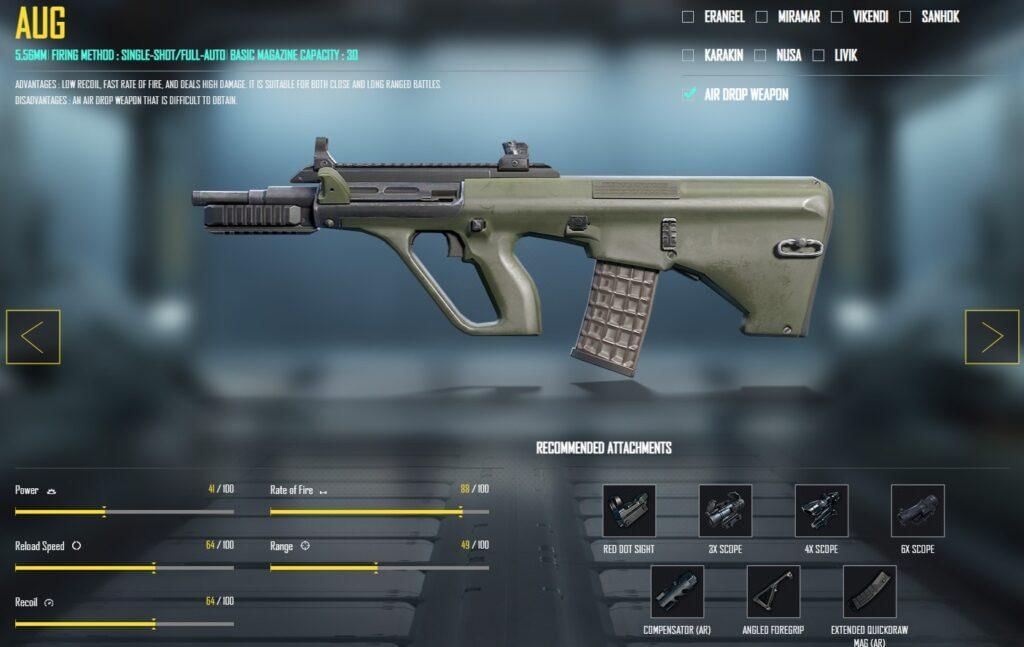Image resolution: width=1024 pixels, height=647 pixels.
Task: Select the Red Dot Sight attachment
Action: 629,511
